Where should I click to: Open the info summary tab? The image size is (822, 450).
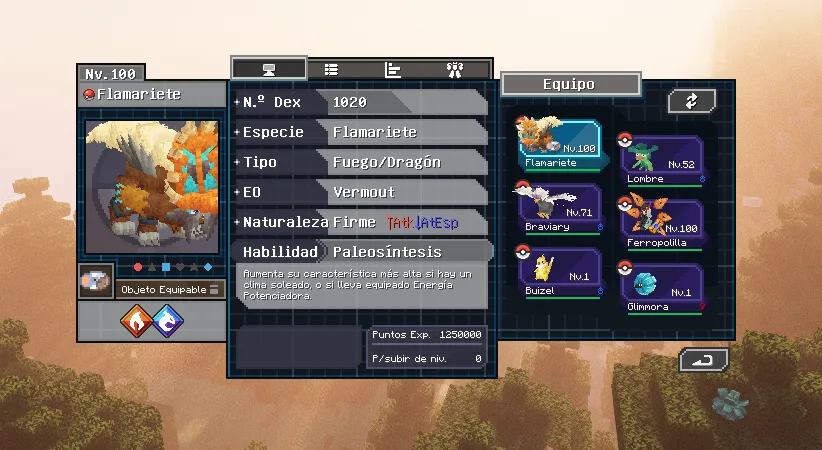(268, 69)
